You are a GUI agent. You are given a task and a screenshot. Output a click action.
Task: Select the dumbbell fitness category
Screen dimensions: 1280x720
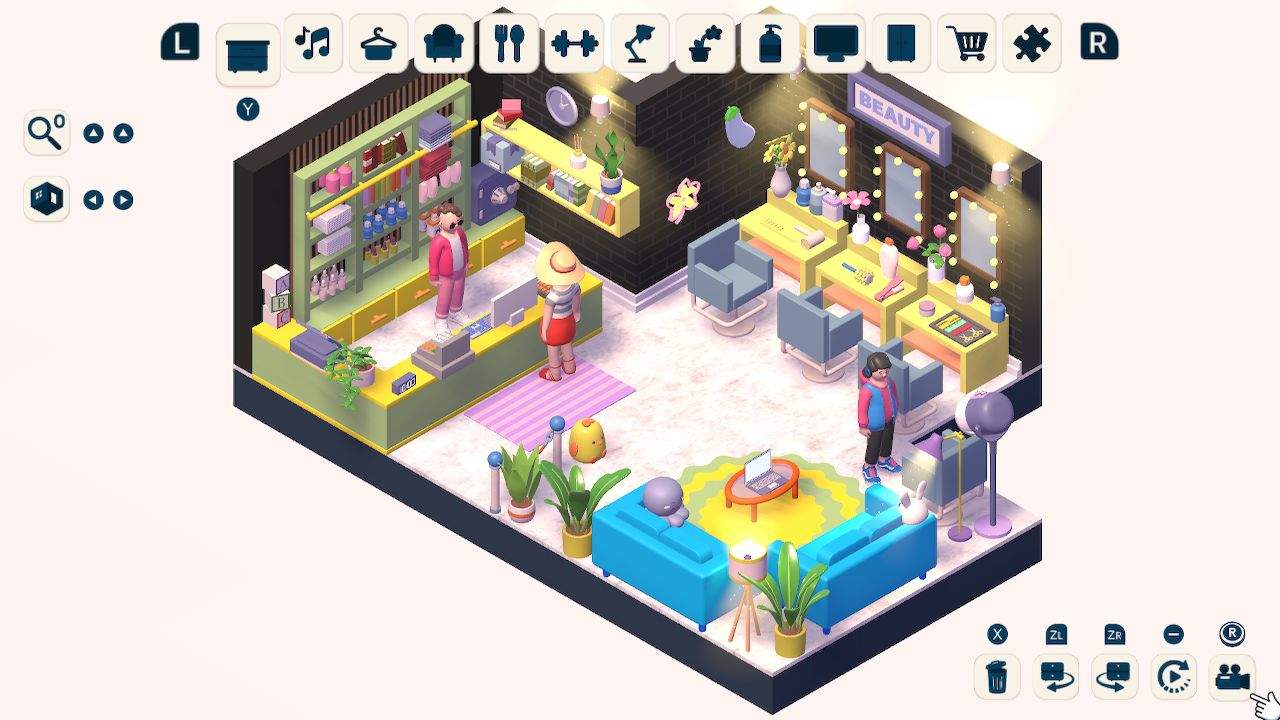[x=574, y=44]
